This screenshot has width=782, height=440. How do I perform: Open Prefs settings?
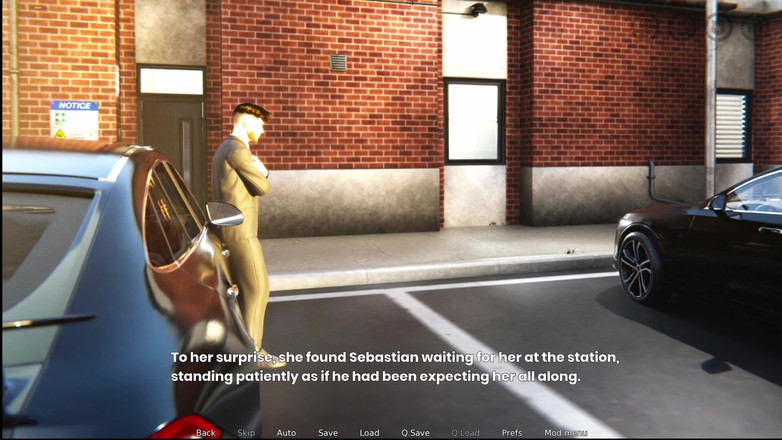pyautogui.click(x=512, y=433)
